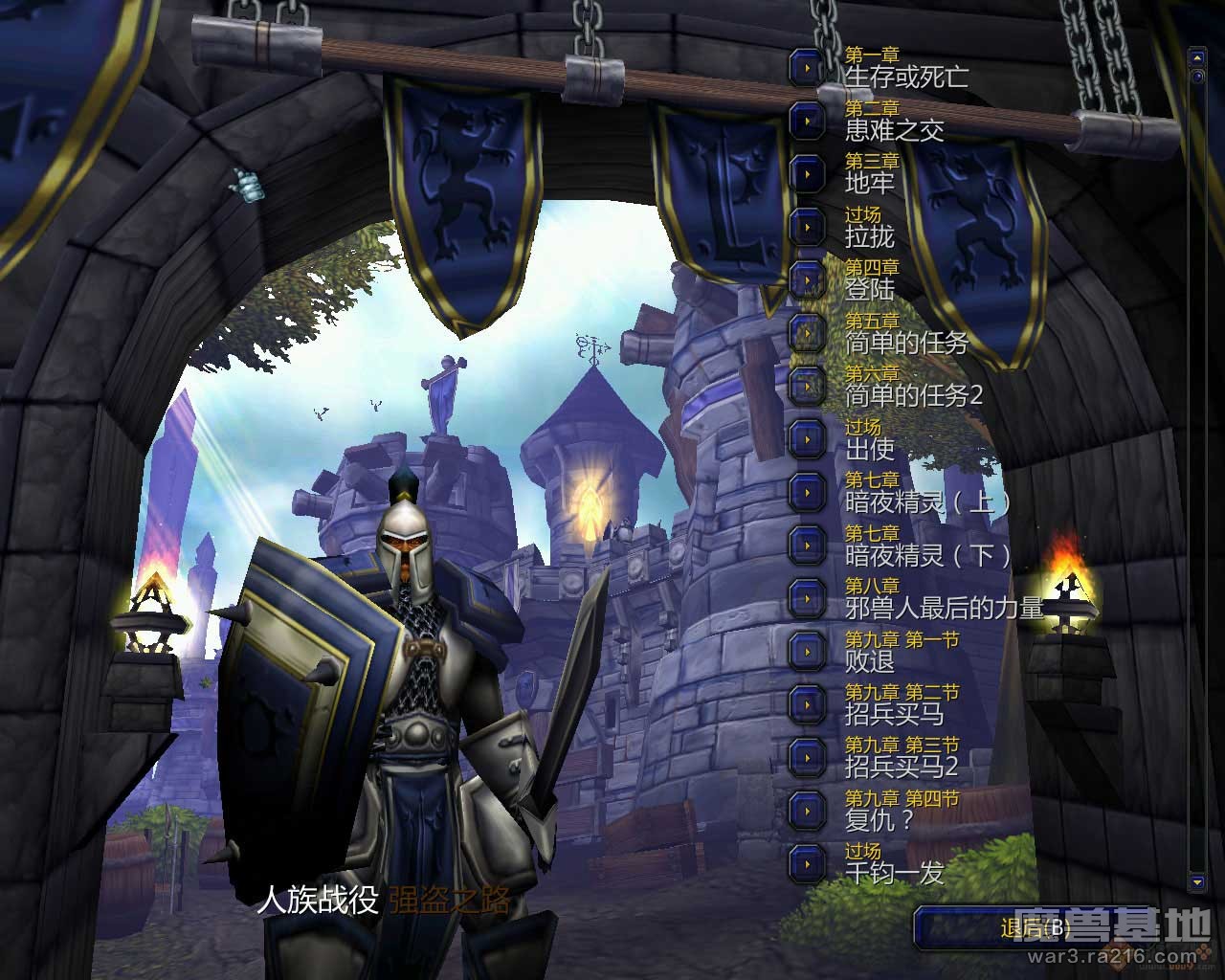Choose 第九章 第四节 复仇？
Screen dimensions: 1225x980
pos(809,811)
